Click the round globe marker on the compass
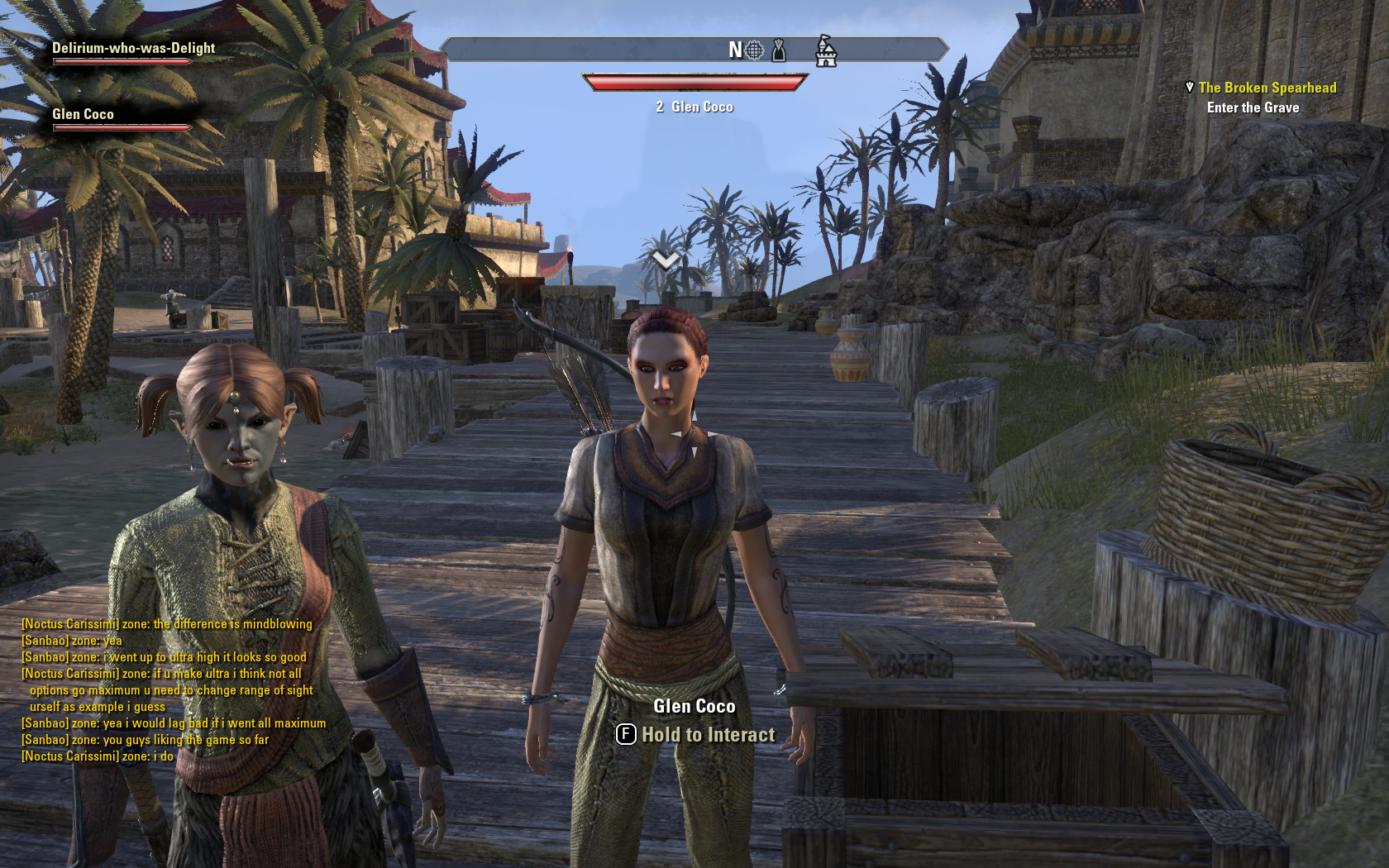 click(754, 50)
